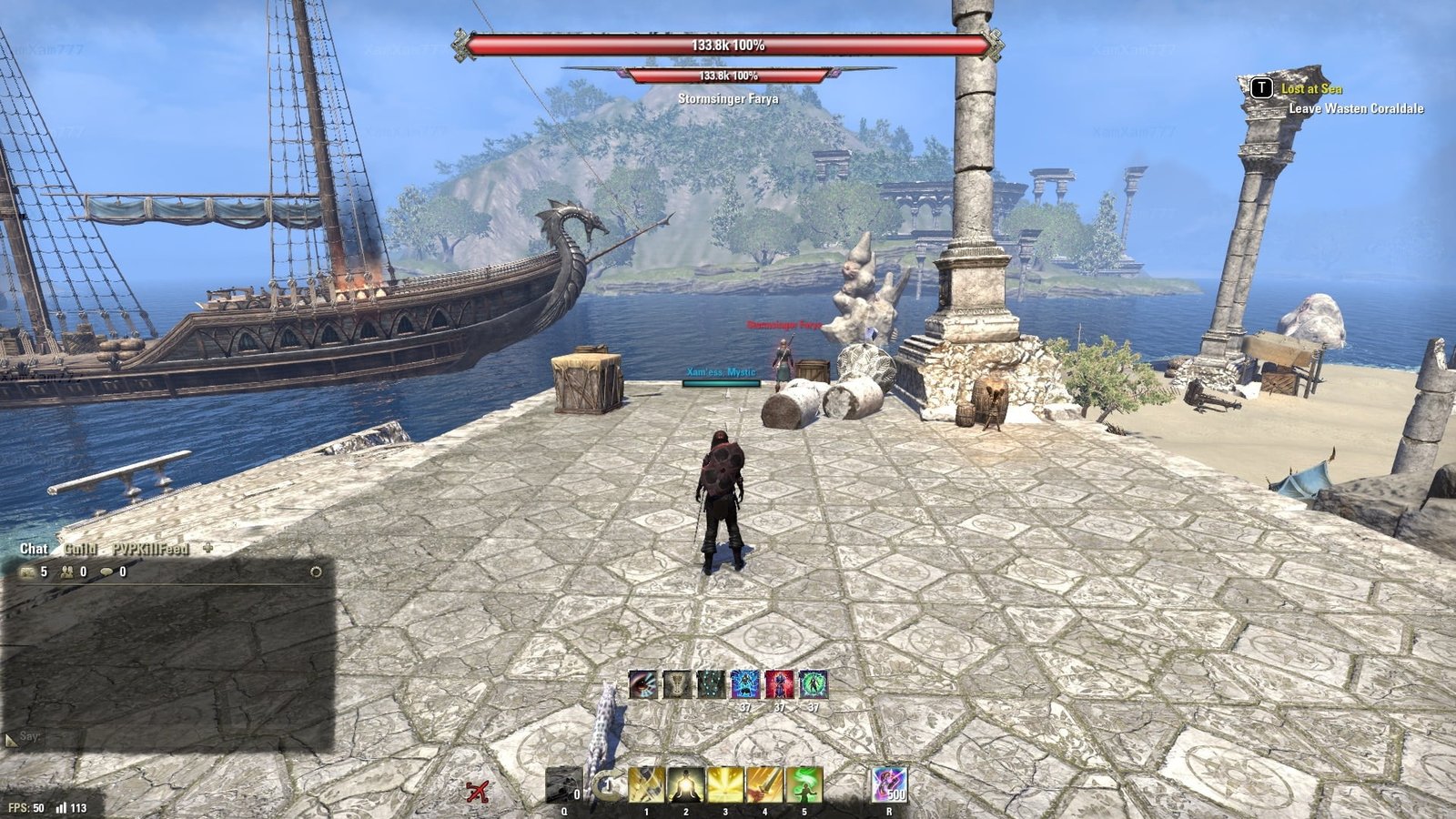Screen dimensions: 1456x819
Task: Check the notifications speech bubble icon
Action: [107, 571]
